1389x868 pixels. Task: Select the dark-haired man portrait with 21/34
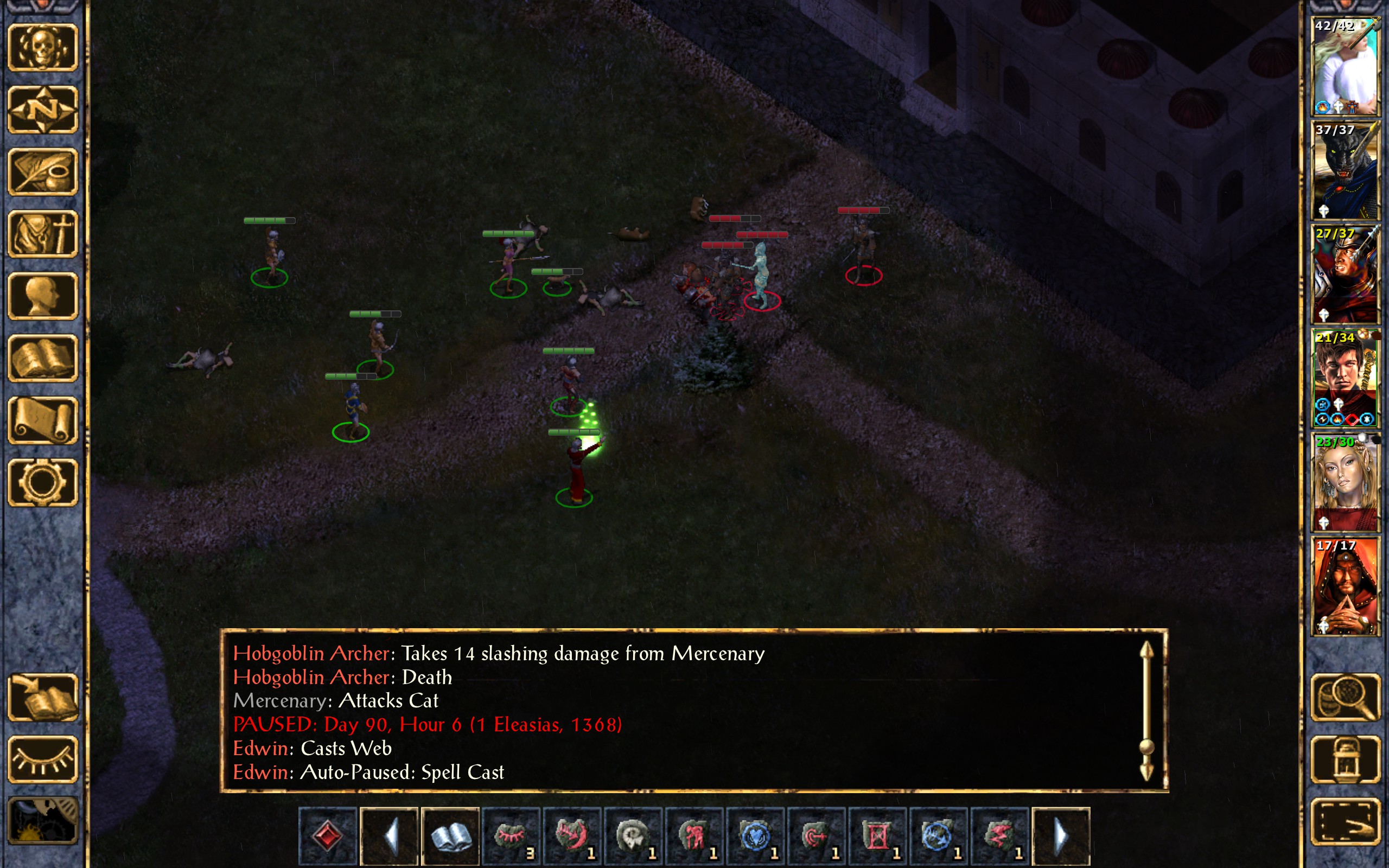click(1345, 378)
